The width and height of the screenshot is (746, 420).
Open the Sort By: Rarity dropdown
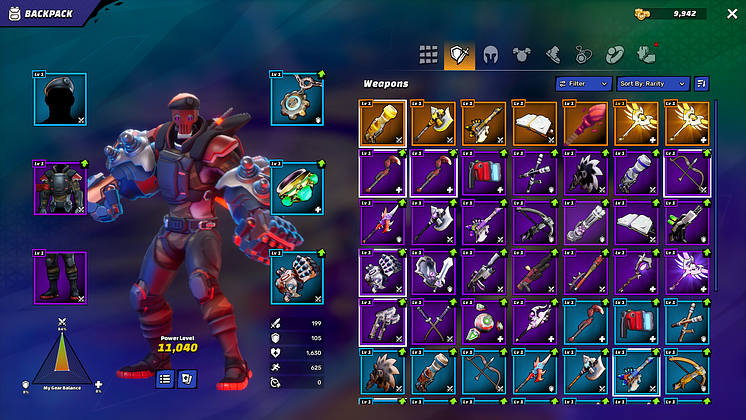[x=653, y=84]
